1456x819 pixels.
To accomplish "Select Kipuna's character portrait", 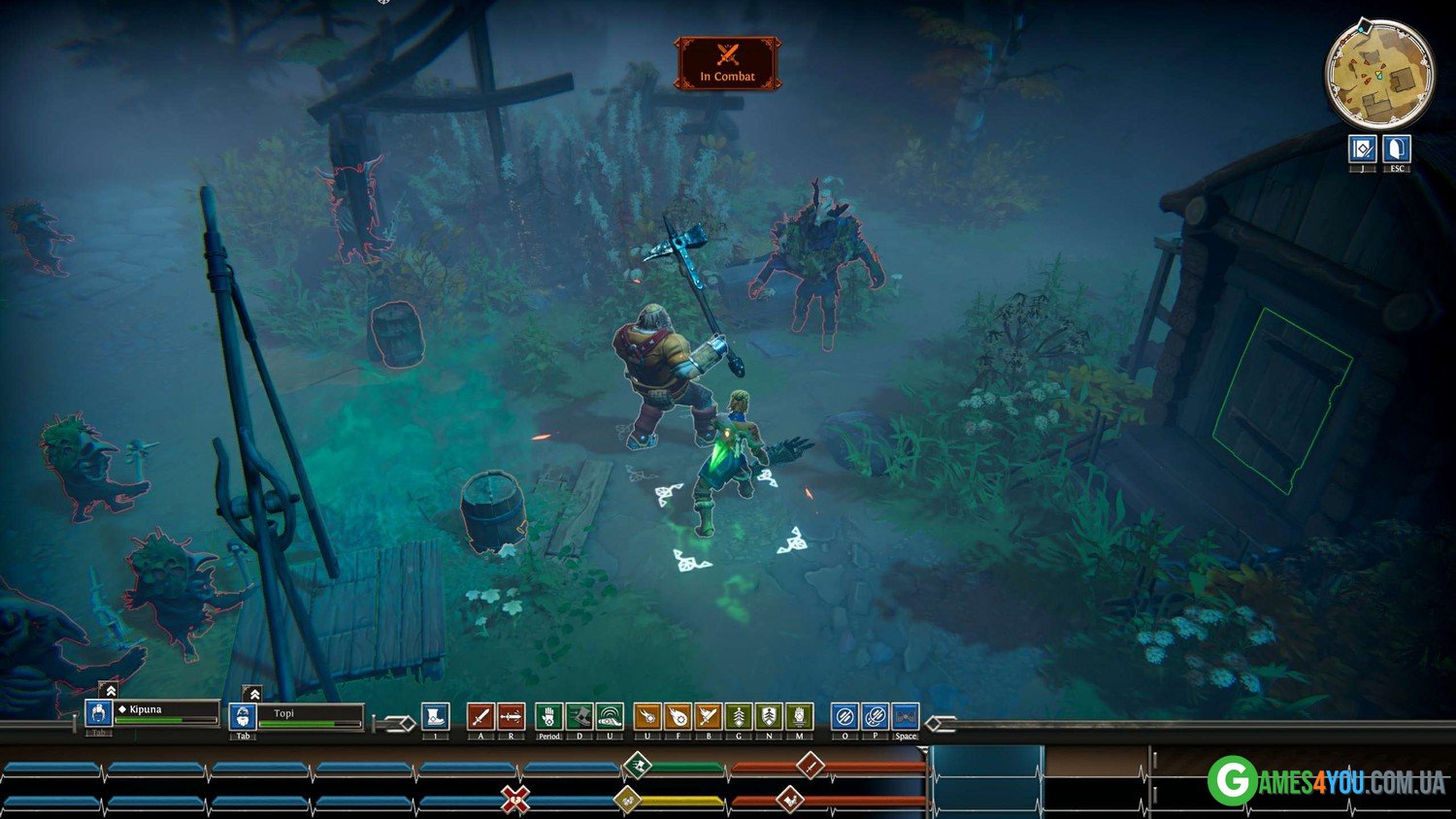I will (98, 714).
